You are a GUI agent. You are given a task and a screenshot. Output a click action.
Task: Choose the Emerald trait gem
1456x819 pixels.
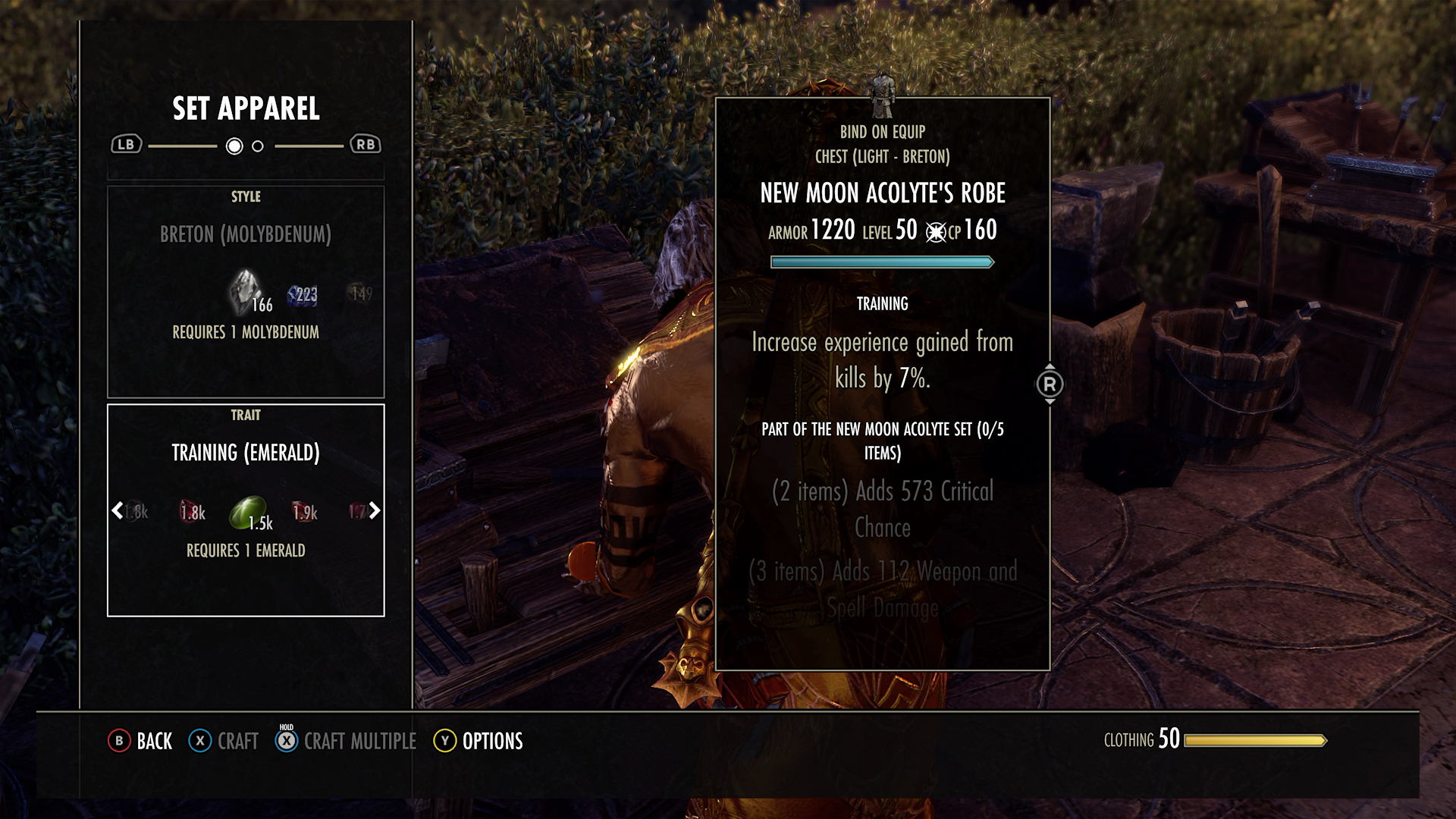tap(248, 513)
